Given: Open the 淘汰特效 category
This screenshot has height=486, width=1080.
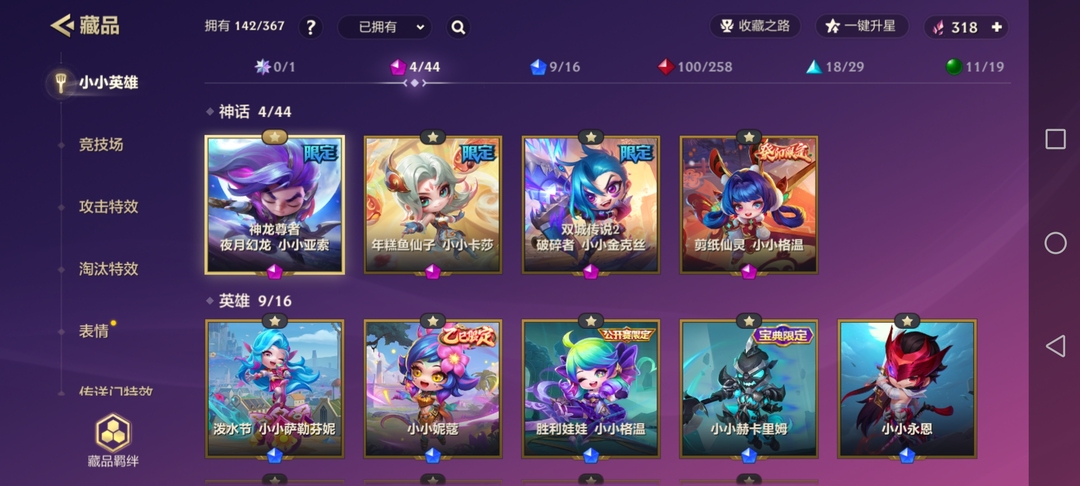Looking at the screenshot, I should coord(108,269).
